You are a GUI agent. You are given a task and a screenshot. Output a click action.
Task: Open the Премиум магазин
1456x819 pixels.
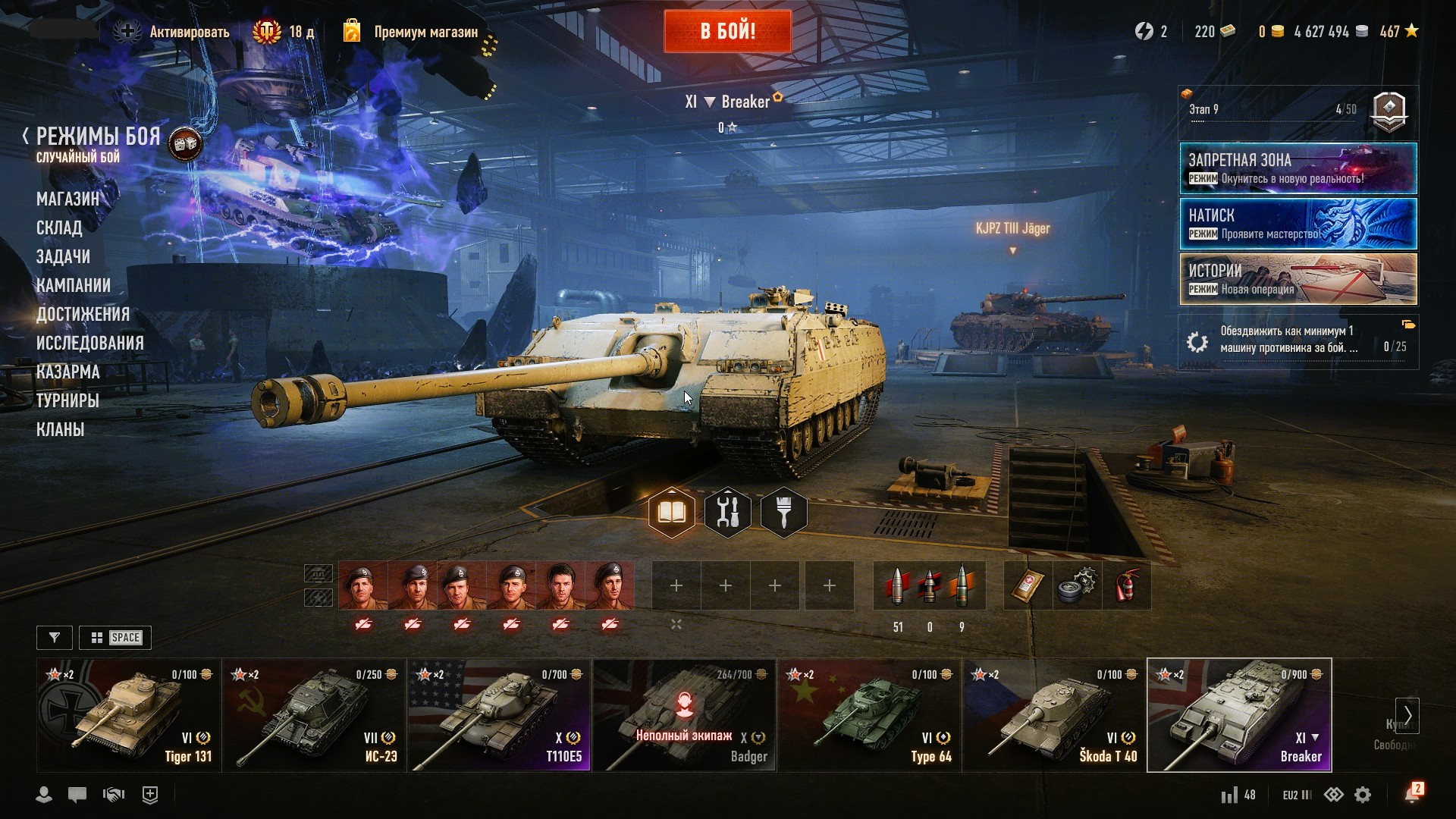425,32
